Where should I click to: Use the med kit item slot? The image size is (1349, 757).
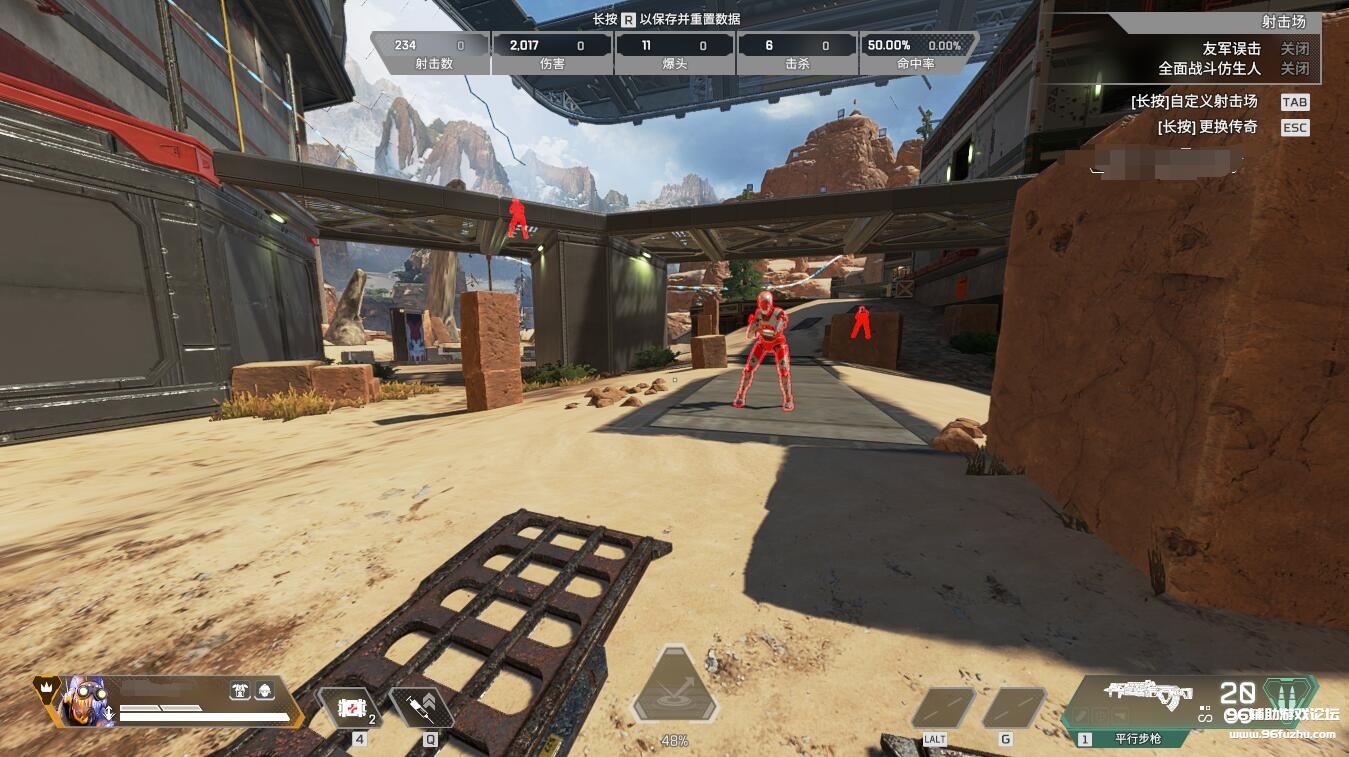[x=349, y=708]
